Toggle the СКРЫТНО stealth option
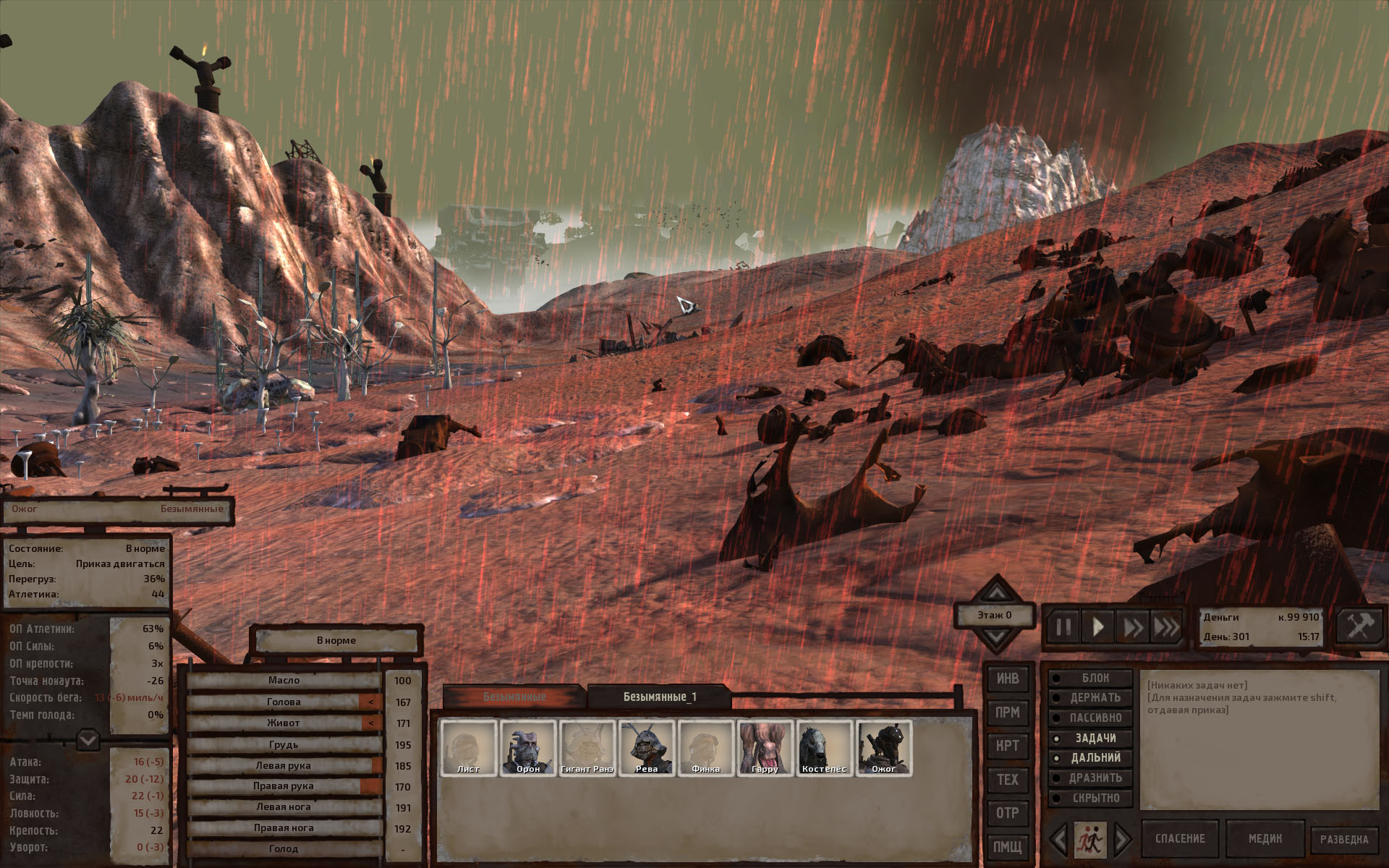Screen dimensions: 1389x868 point(1091,798)
